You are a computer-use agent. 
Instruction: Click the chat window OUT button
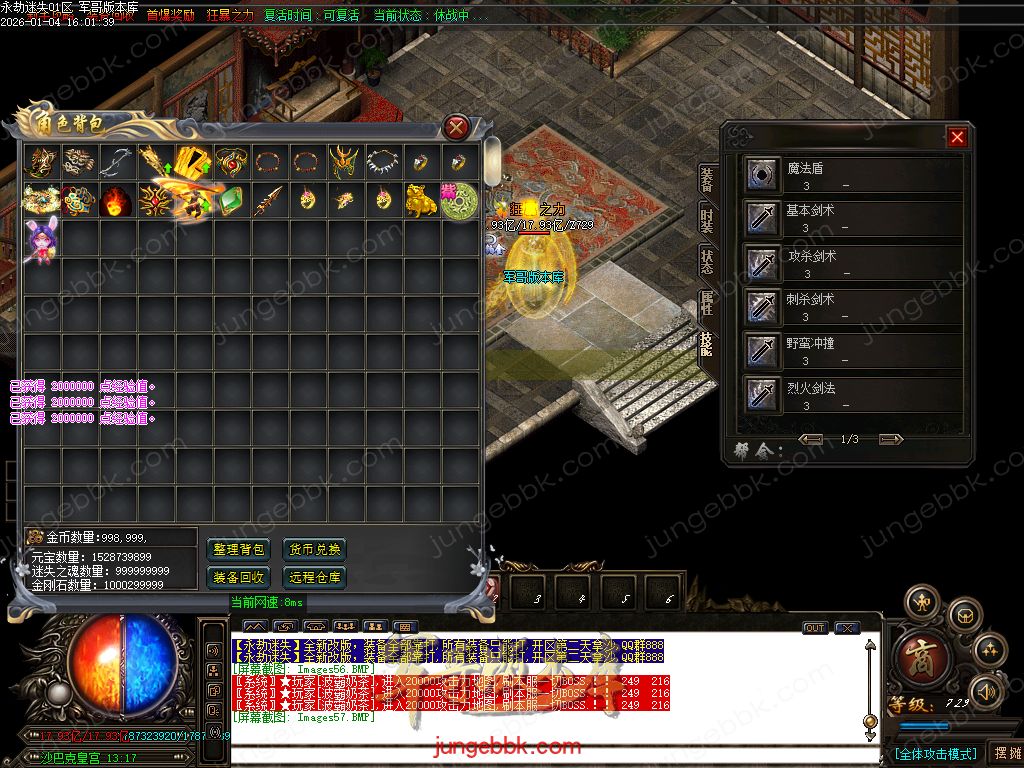click(x=815, y=628)
